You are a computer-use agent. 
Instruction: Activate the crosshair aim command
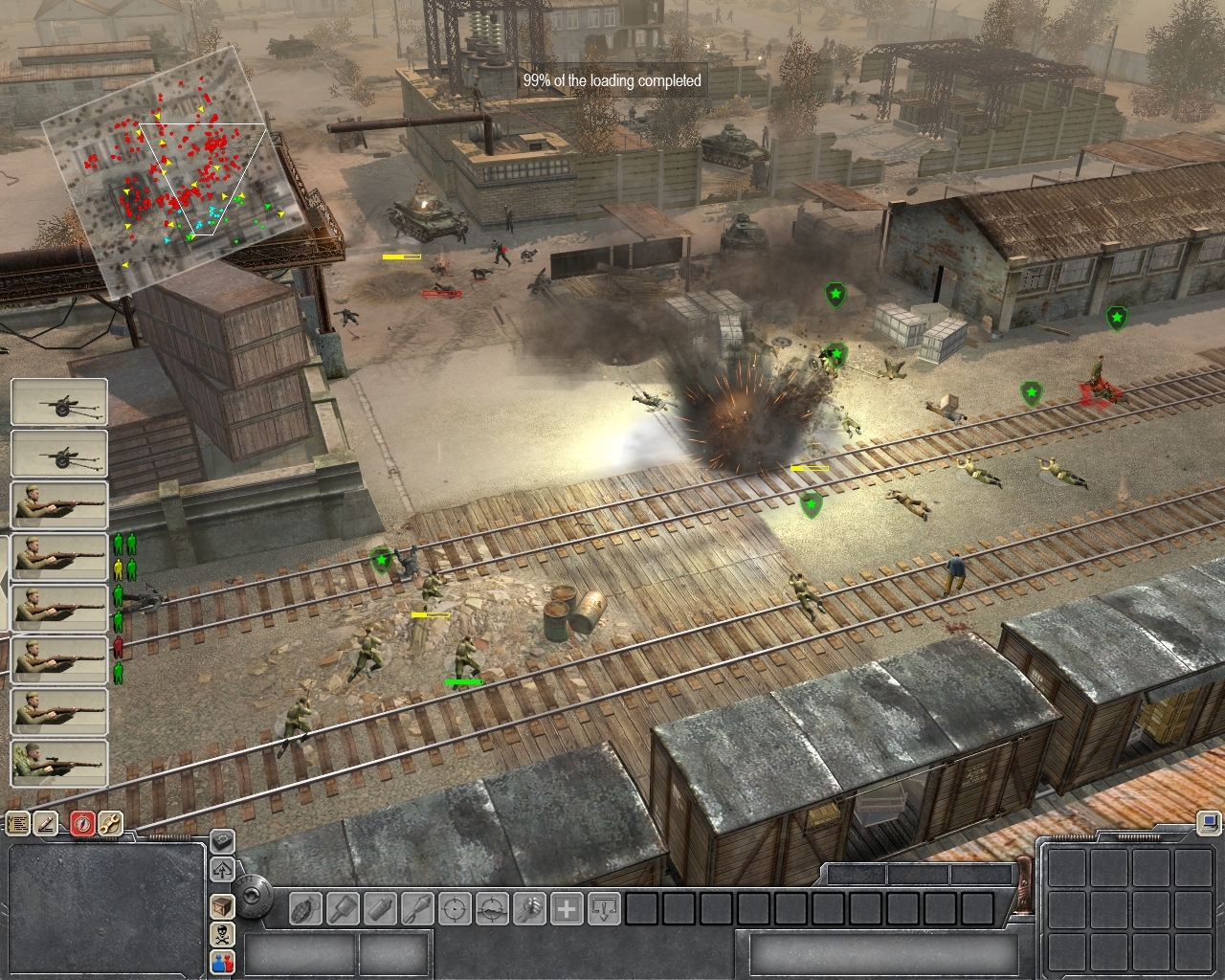456,908
